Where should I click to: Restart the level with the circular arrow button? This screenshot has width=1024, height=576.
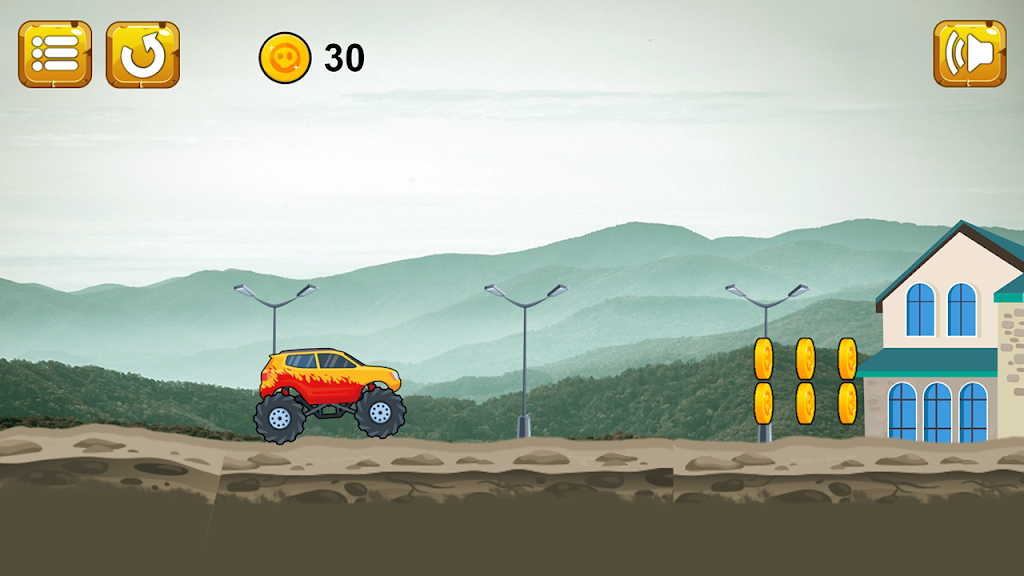(143, 54)
